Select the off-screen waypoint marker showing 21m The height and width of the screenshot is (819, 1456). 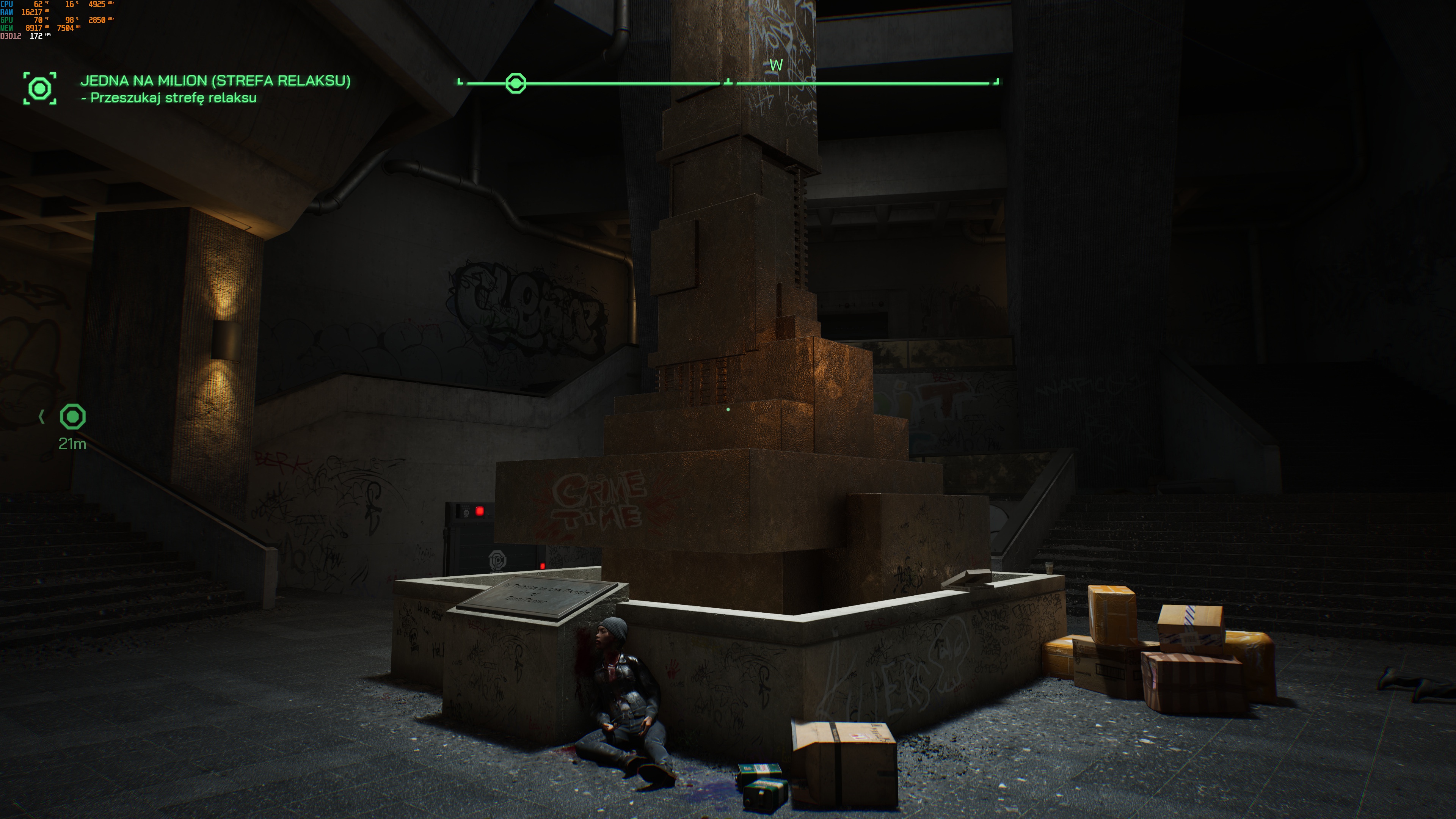coord(73,417)
